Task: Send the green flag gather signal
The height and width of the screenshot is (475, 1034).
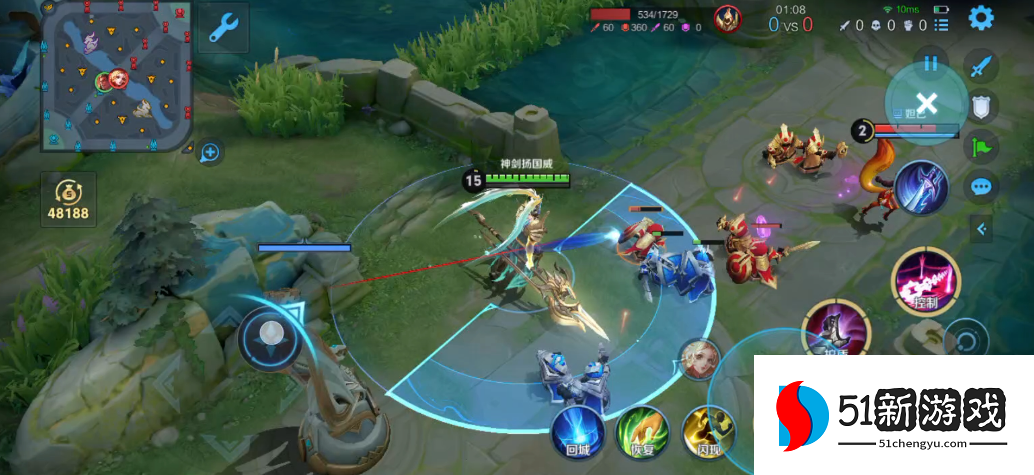Action: click(982, 147)
